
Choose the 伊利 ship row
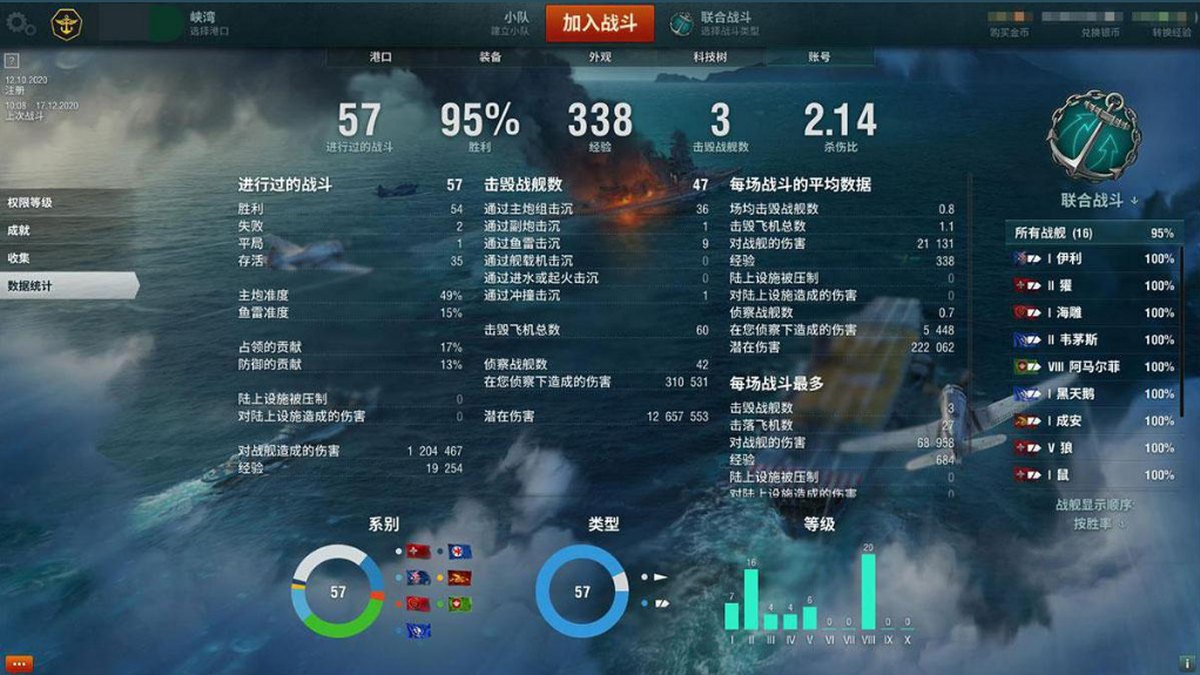pyautogui.click(x=1092, y=259)
